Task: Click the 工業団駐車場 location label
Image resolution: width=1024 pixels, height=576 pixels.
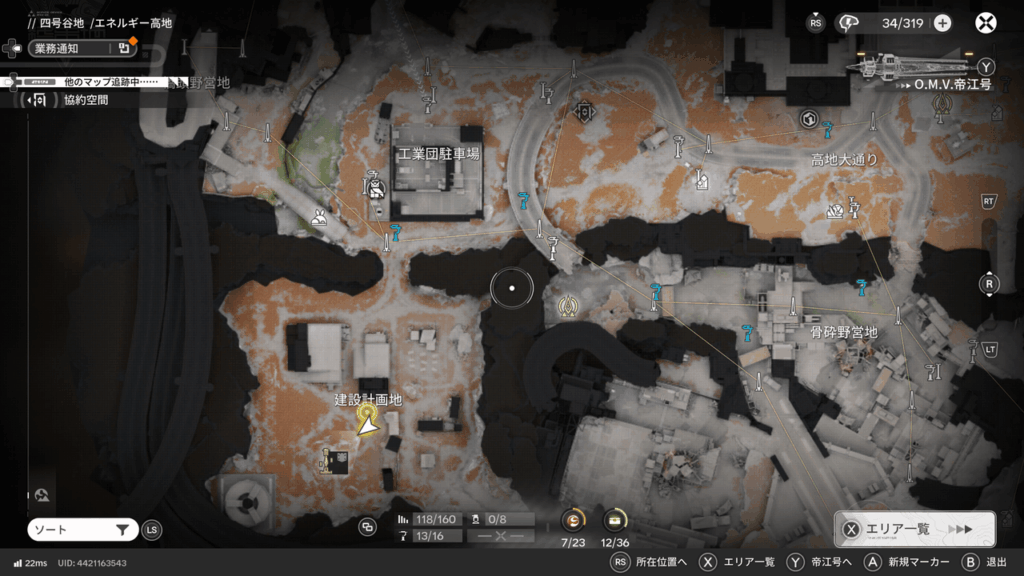Action: (438, 155)
